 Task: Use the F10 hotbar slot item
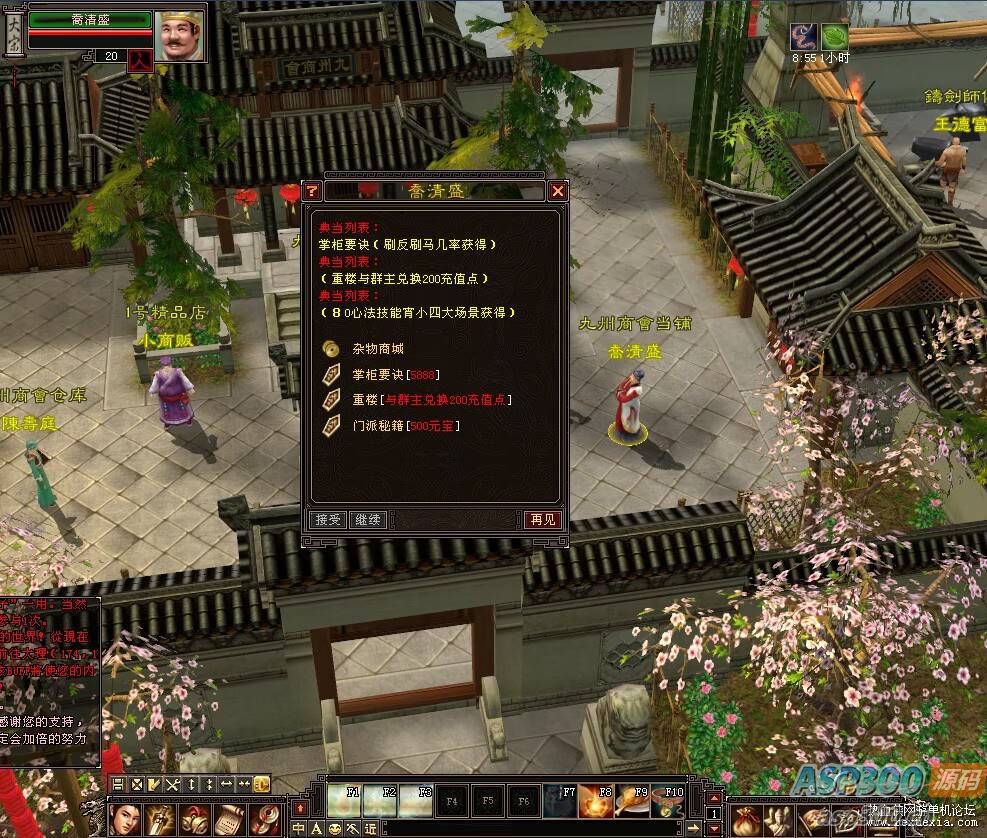click(668, 800)
